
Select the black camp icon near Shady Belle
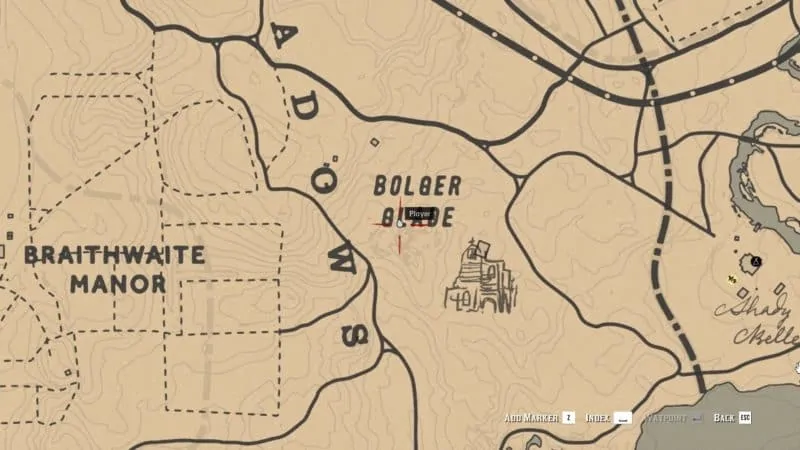point(757,260)
